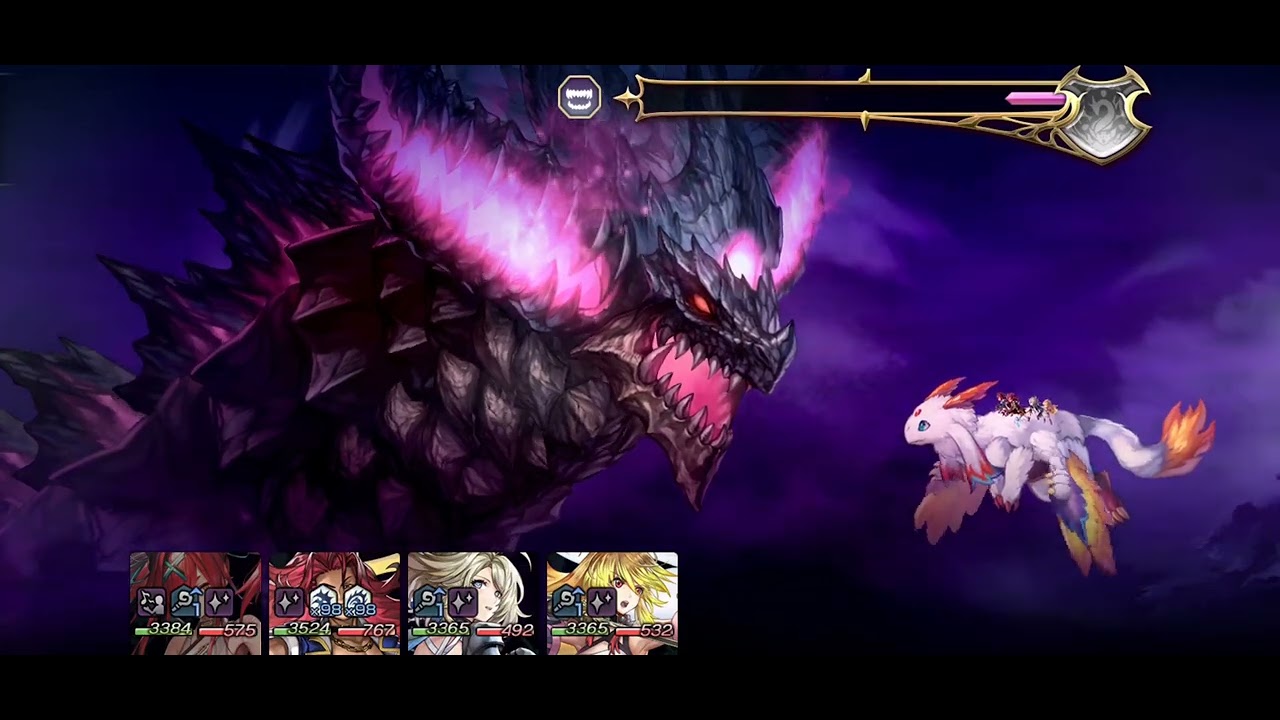The height and width of the screenshot is (720, 1280).
Task: Select the silver-haired girl's party portrait
Action: click(x=472, y=603)
